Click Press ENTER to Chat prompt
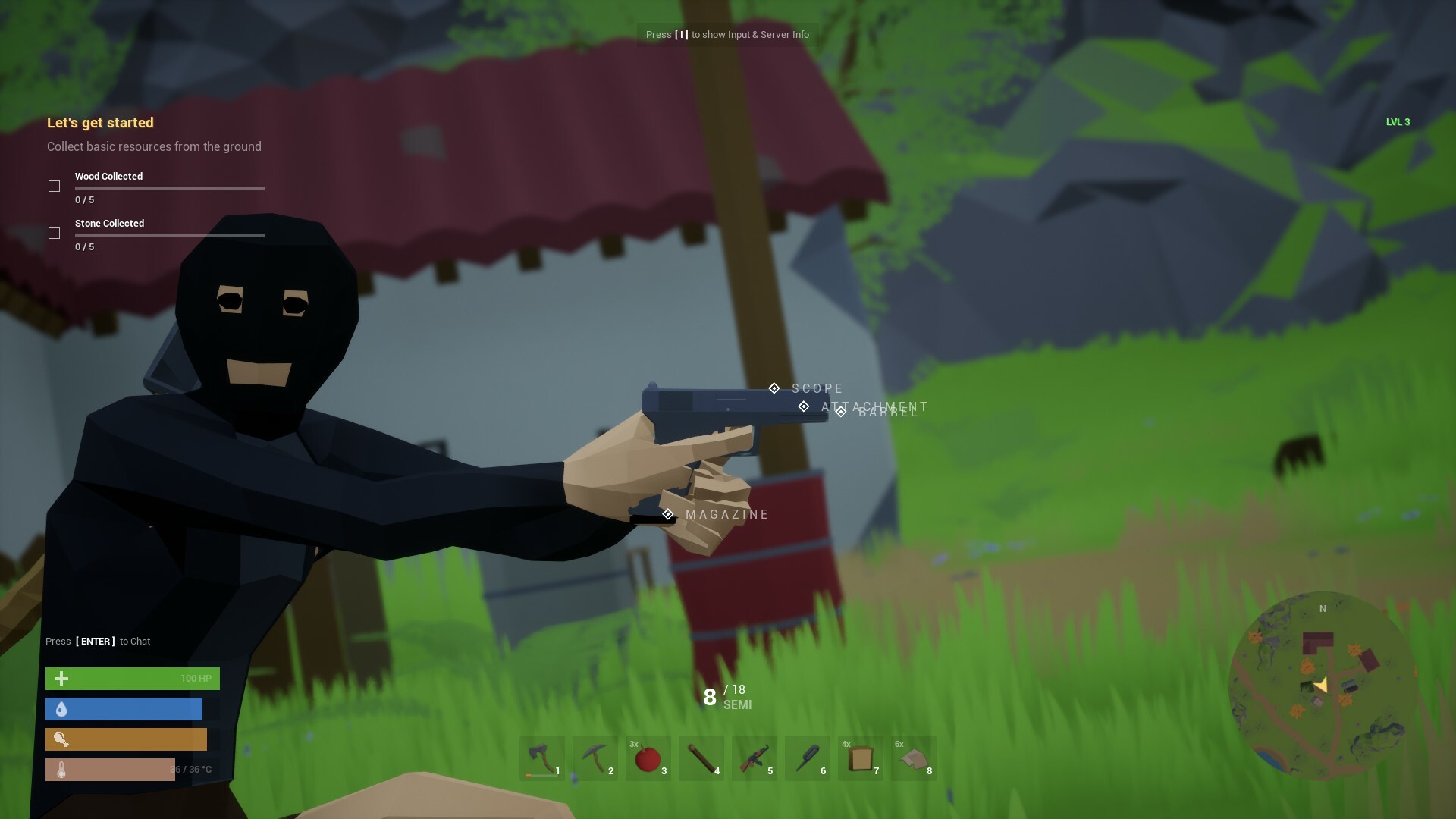Viewport: 1456px width, 819px height. pyautogui.click(x=99, y=641)
